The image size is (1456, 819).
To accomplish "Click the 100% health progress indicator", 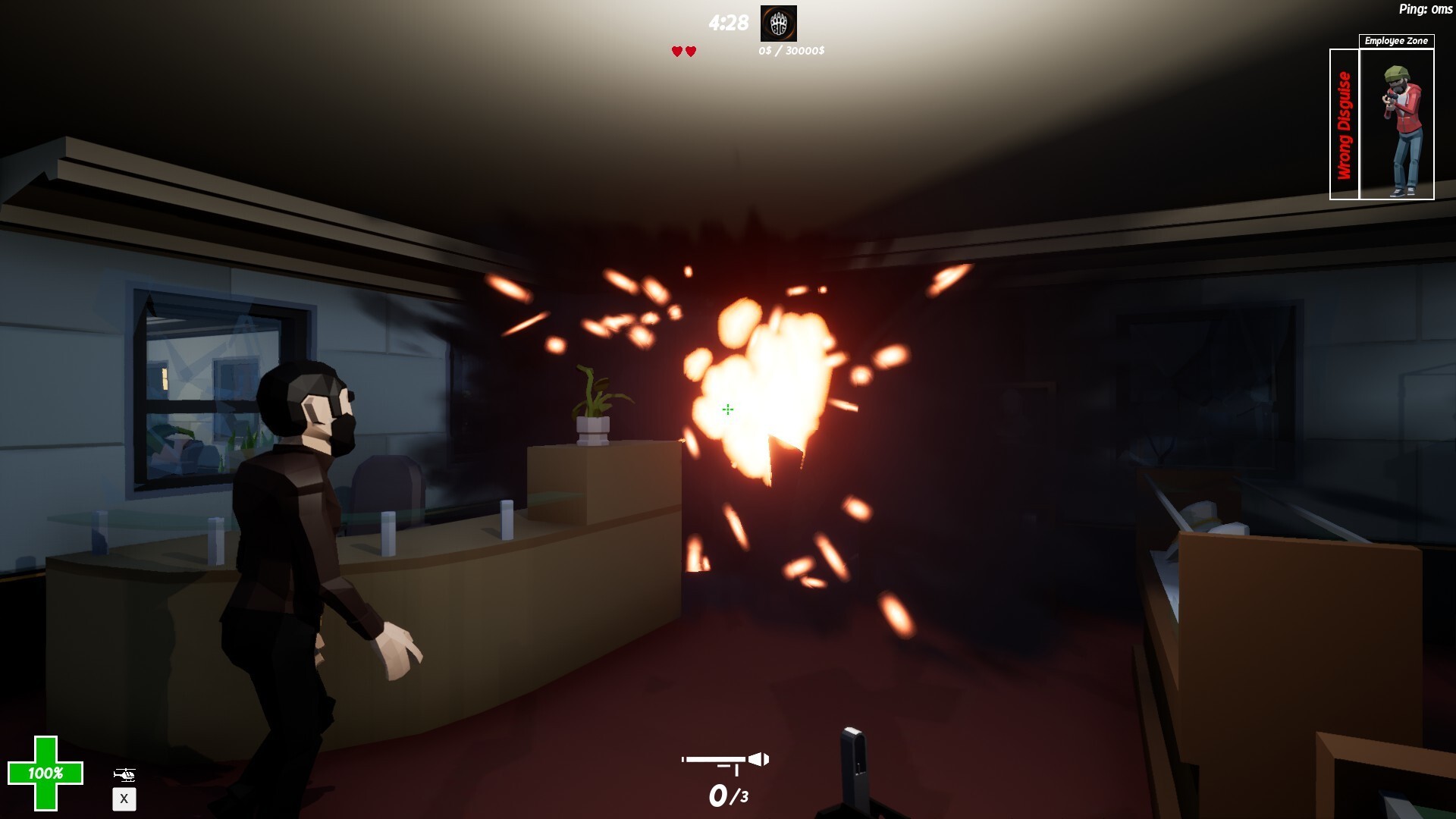I will pos(44,774).
